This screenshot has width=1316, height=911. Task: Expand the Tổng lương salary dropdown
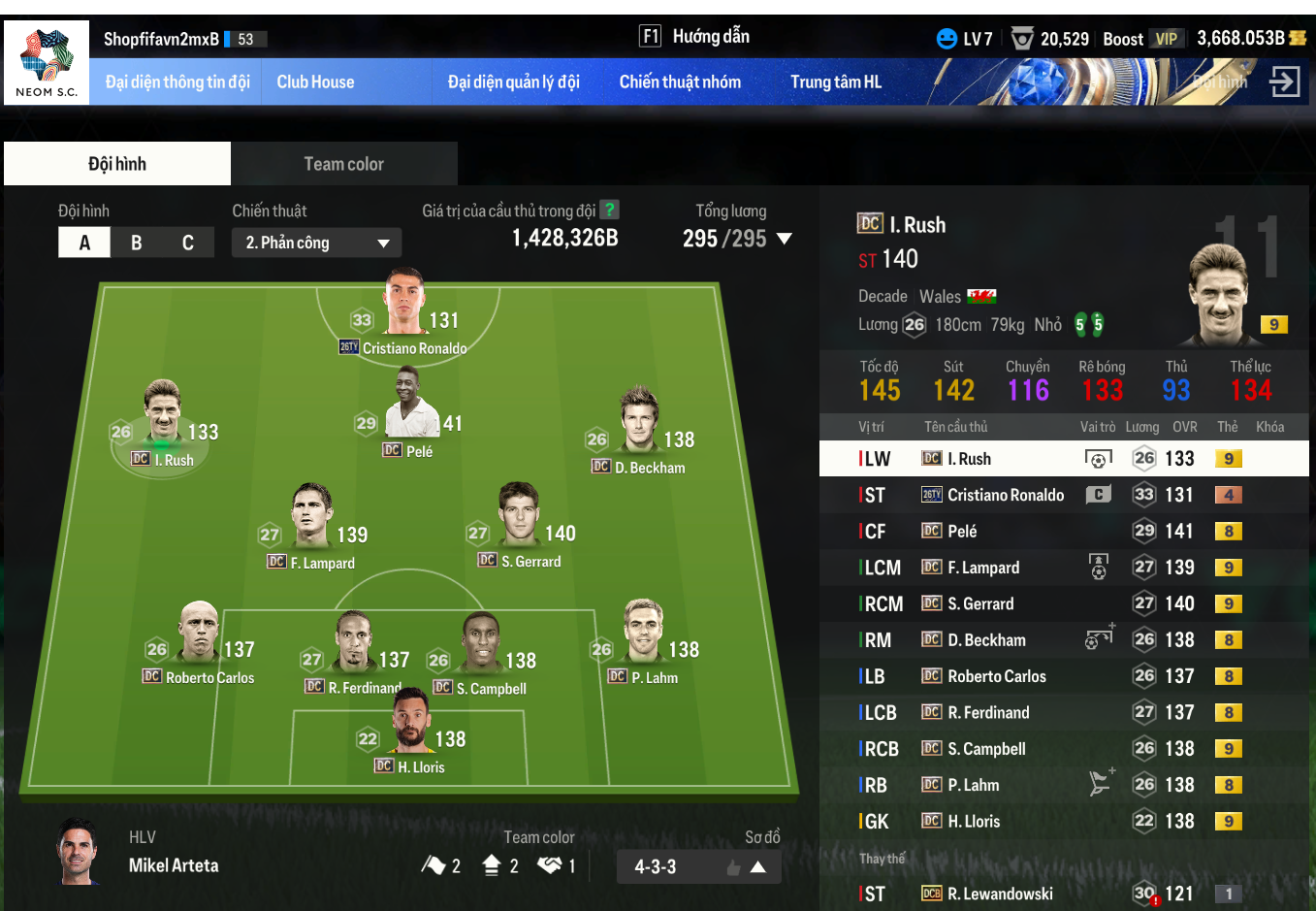click(785, 239)
